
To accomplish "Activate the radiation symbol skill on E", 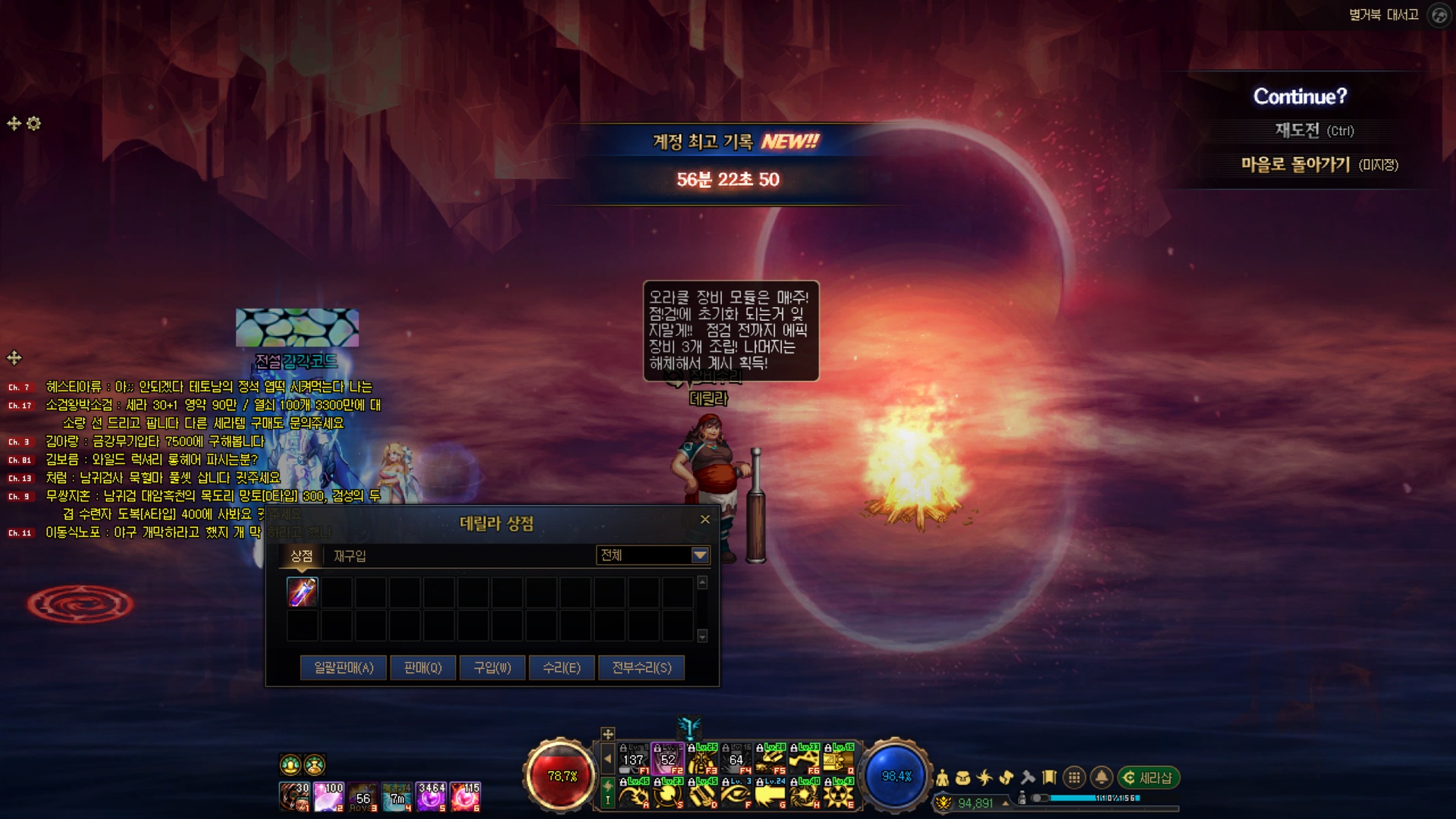I will click(x=839, y=794).
